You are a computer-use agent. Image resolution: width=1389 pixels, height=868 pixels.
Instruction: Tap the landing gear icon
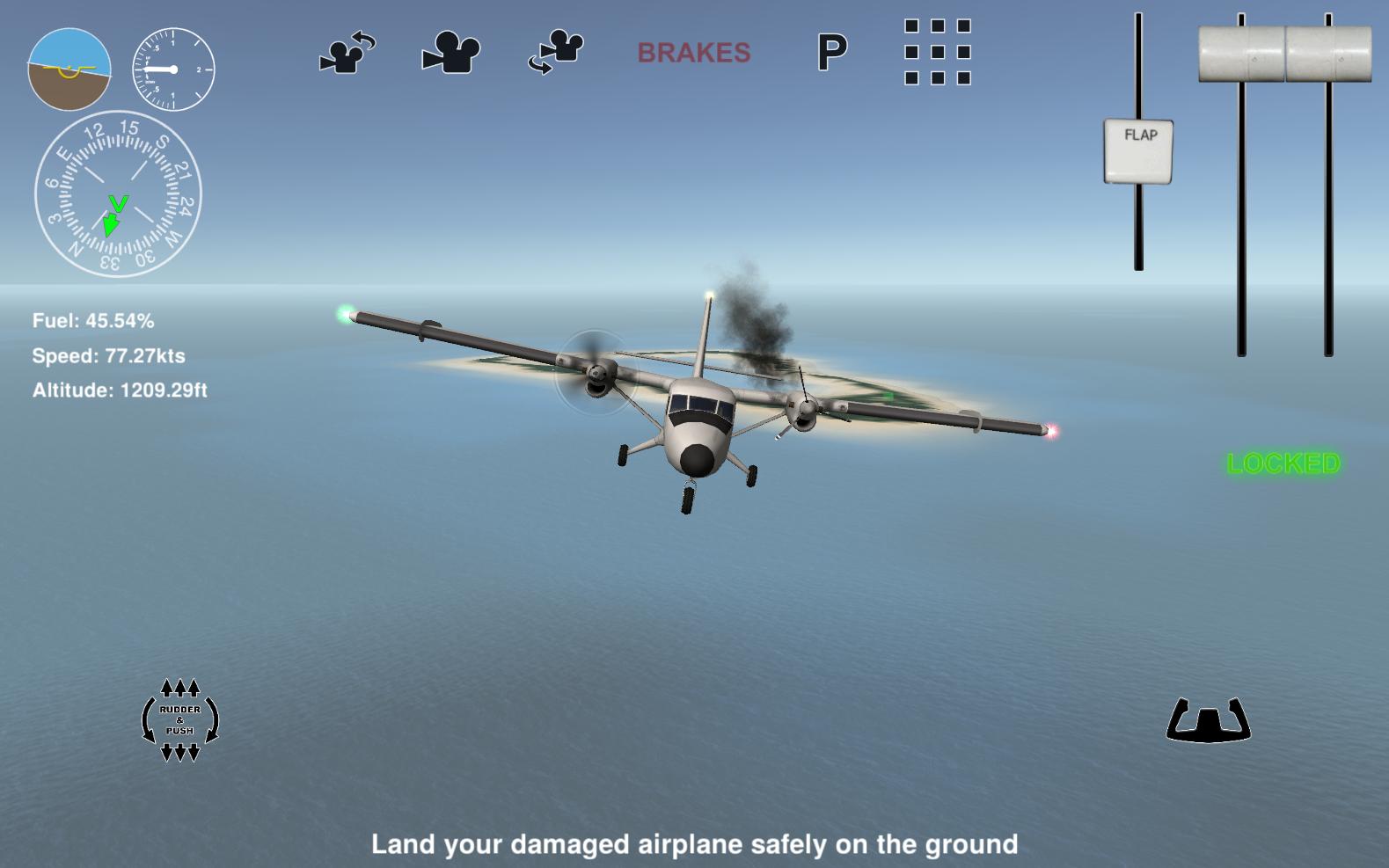tap(1209, 721)
